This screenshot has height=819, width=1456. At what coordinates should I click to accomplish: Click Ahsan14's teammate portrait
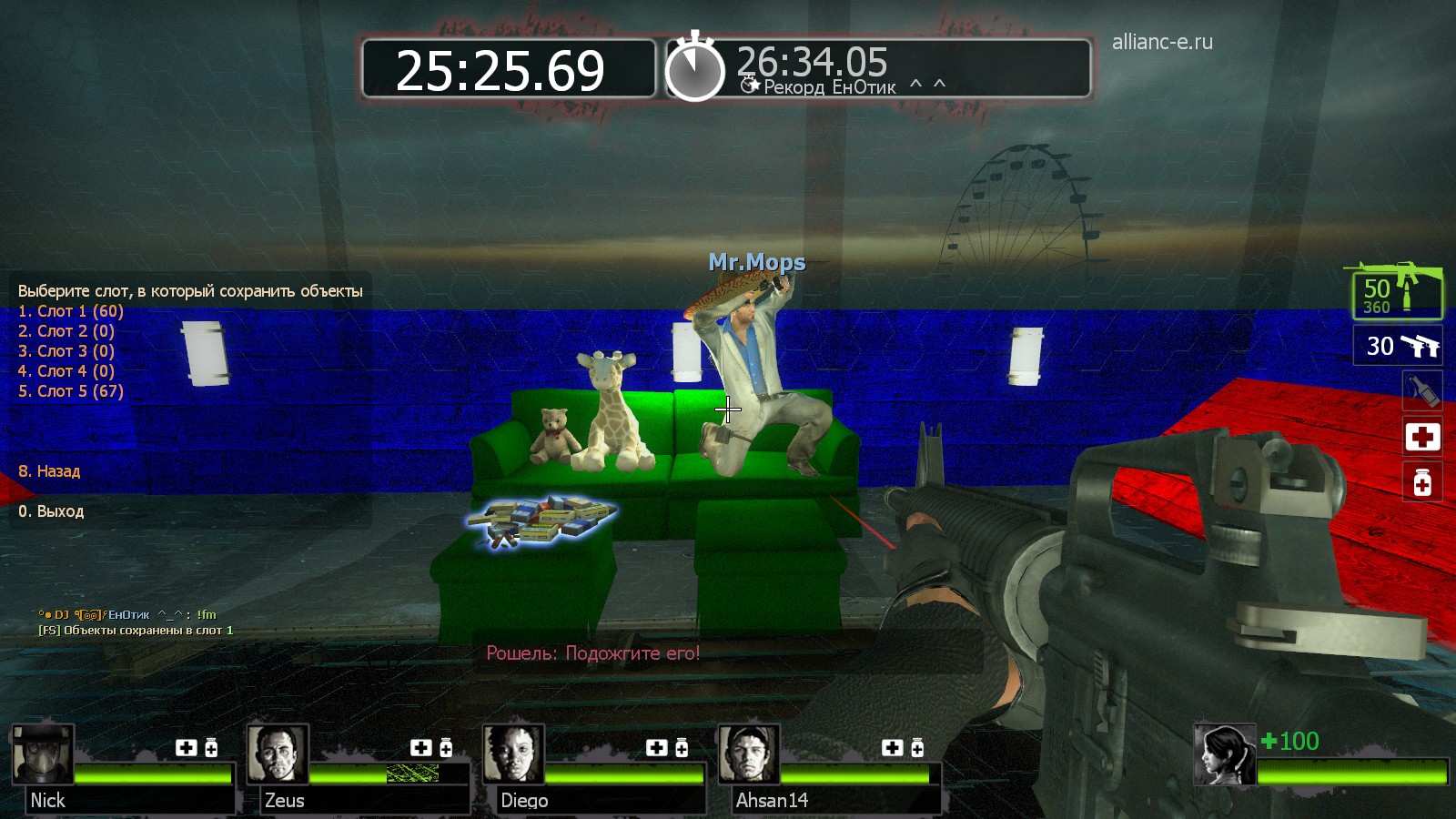tap(749, 753)
